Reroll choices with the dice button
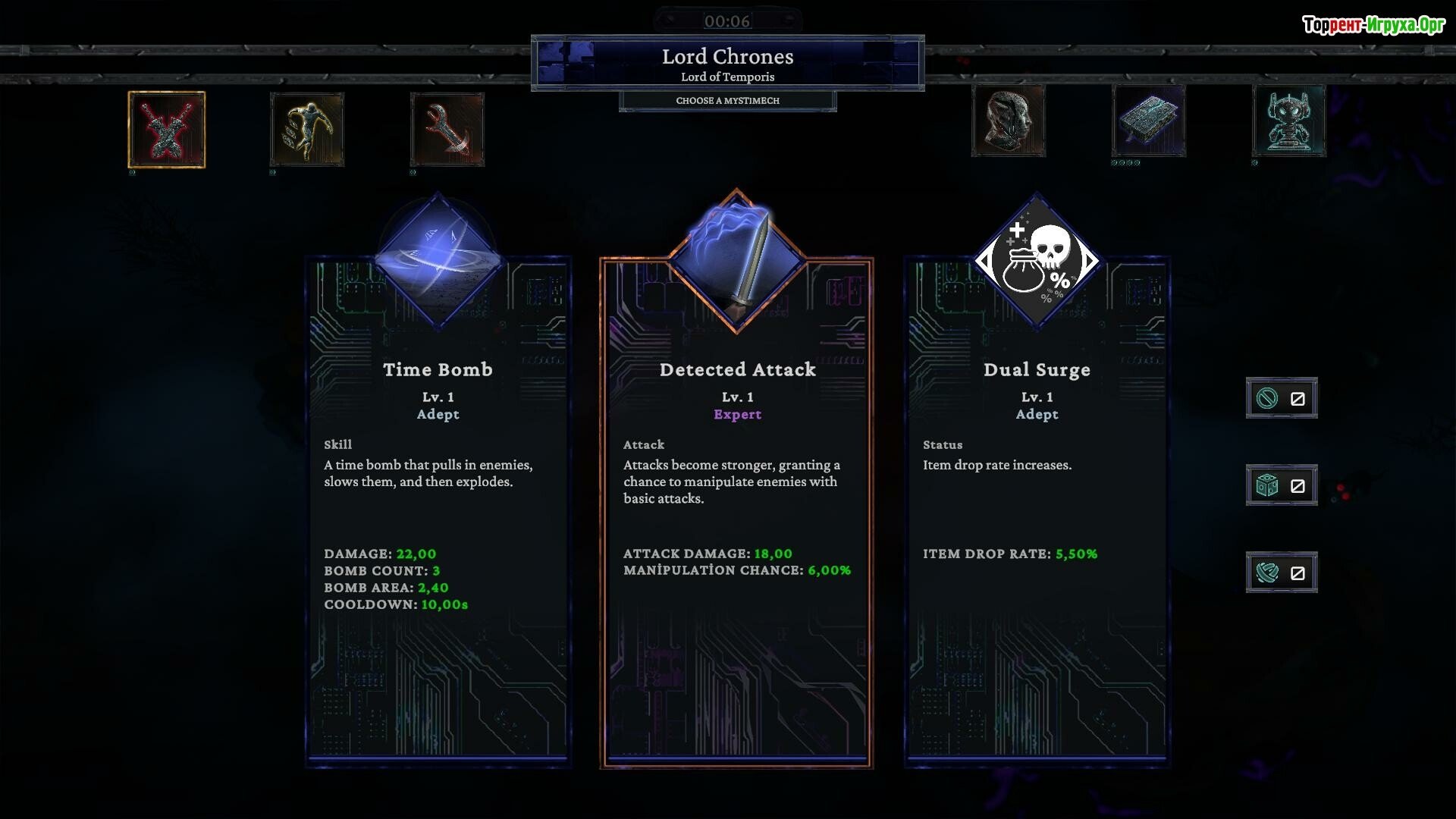Screen dimensions: 1456x819 tap(1282, 485)
